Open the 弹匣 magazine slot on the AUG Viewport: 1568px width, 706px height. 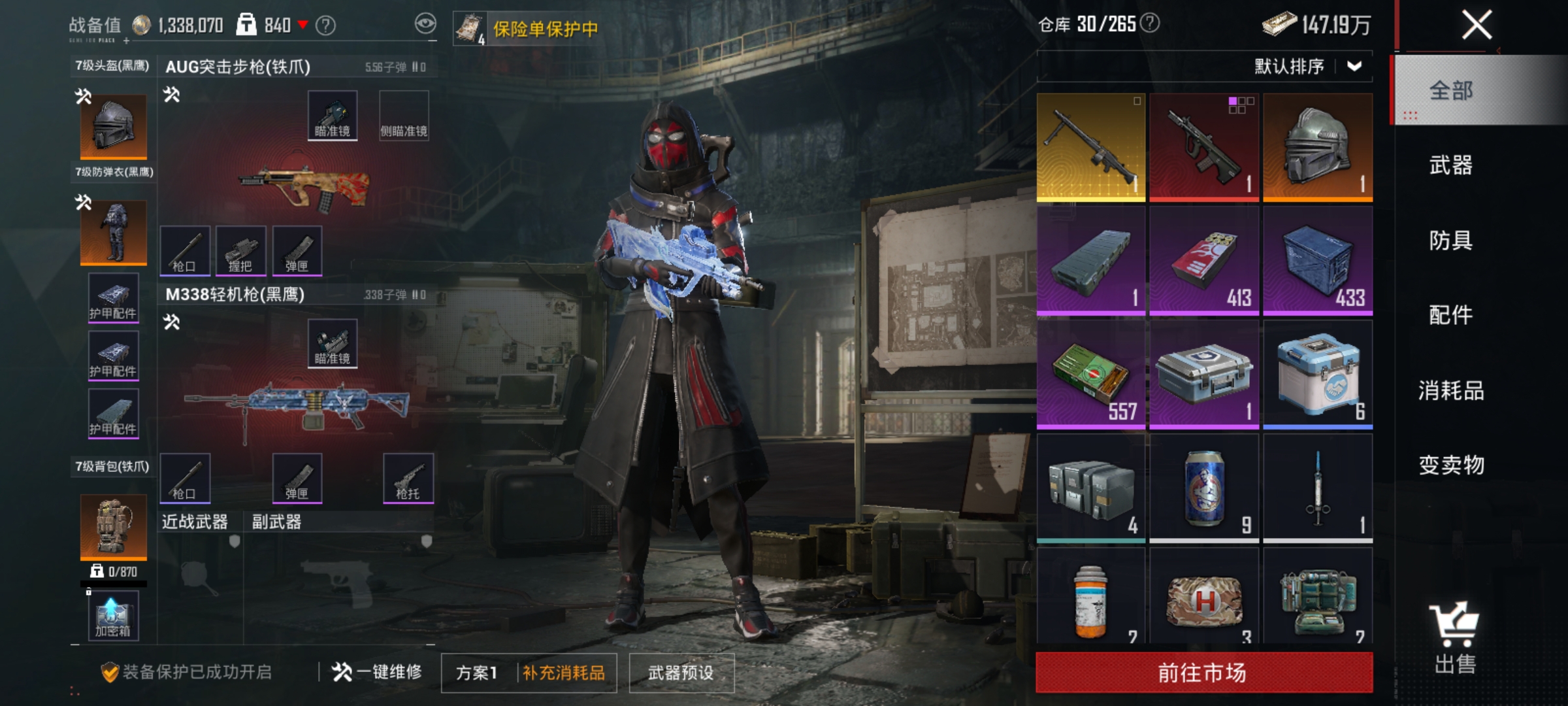tap(299, 251)
